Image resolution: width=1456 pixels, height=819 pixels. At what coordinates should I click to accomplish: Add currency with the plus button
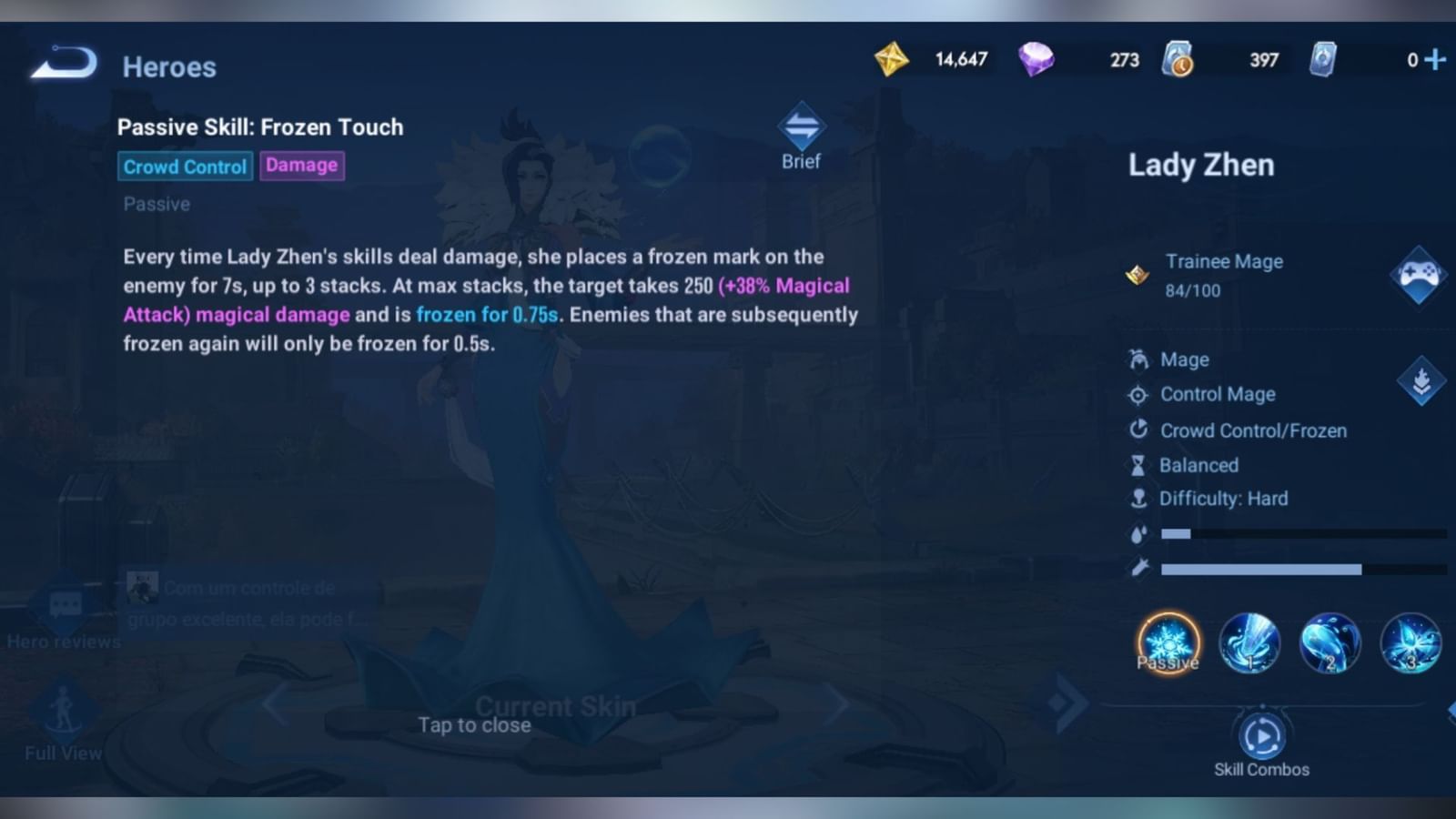point(1436,59)
